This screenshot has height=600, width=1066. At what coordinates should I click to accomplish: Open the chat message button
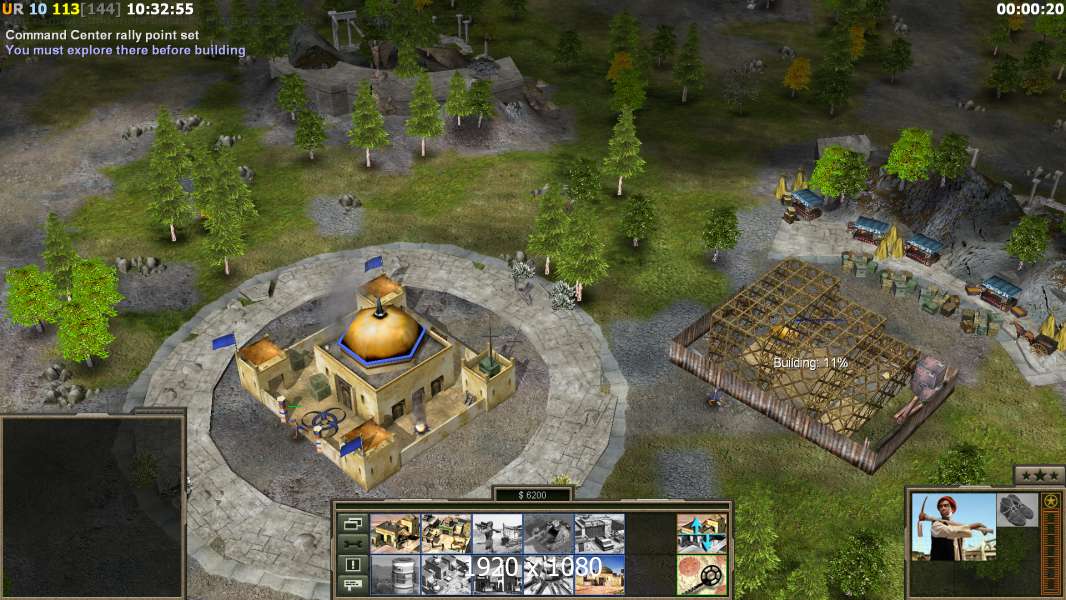(x=351, y=585)
